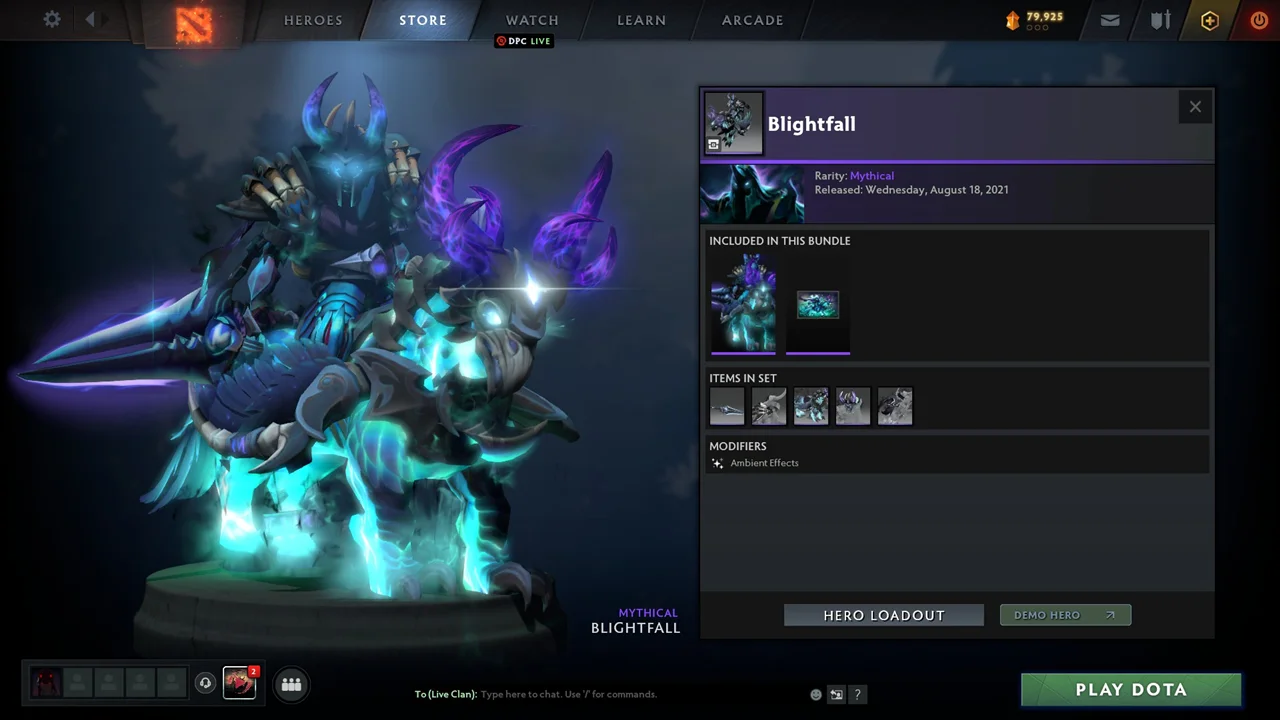Open the Dota Plus gold icon

tap(1210, 20)
